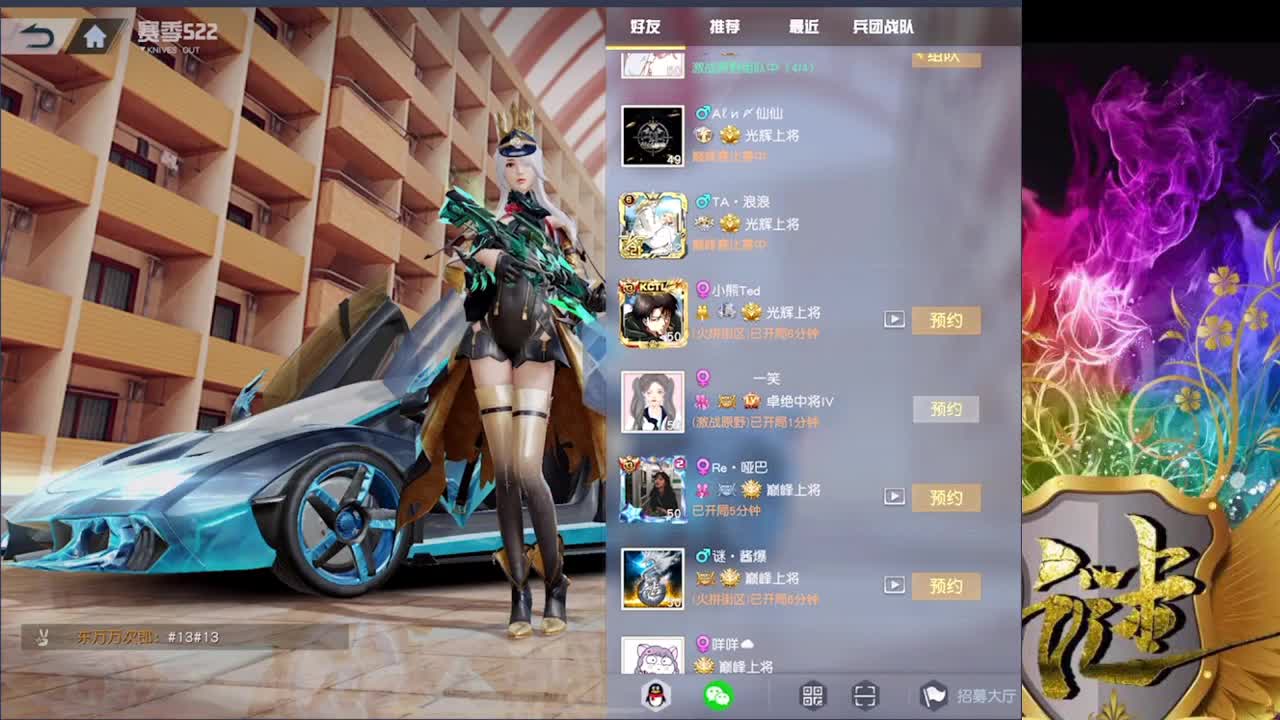
Task: Play the replay video next to Re·哑巴
Action: 893,495
